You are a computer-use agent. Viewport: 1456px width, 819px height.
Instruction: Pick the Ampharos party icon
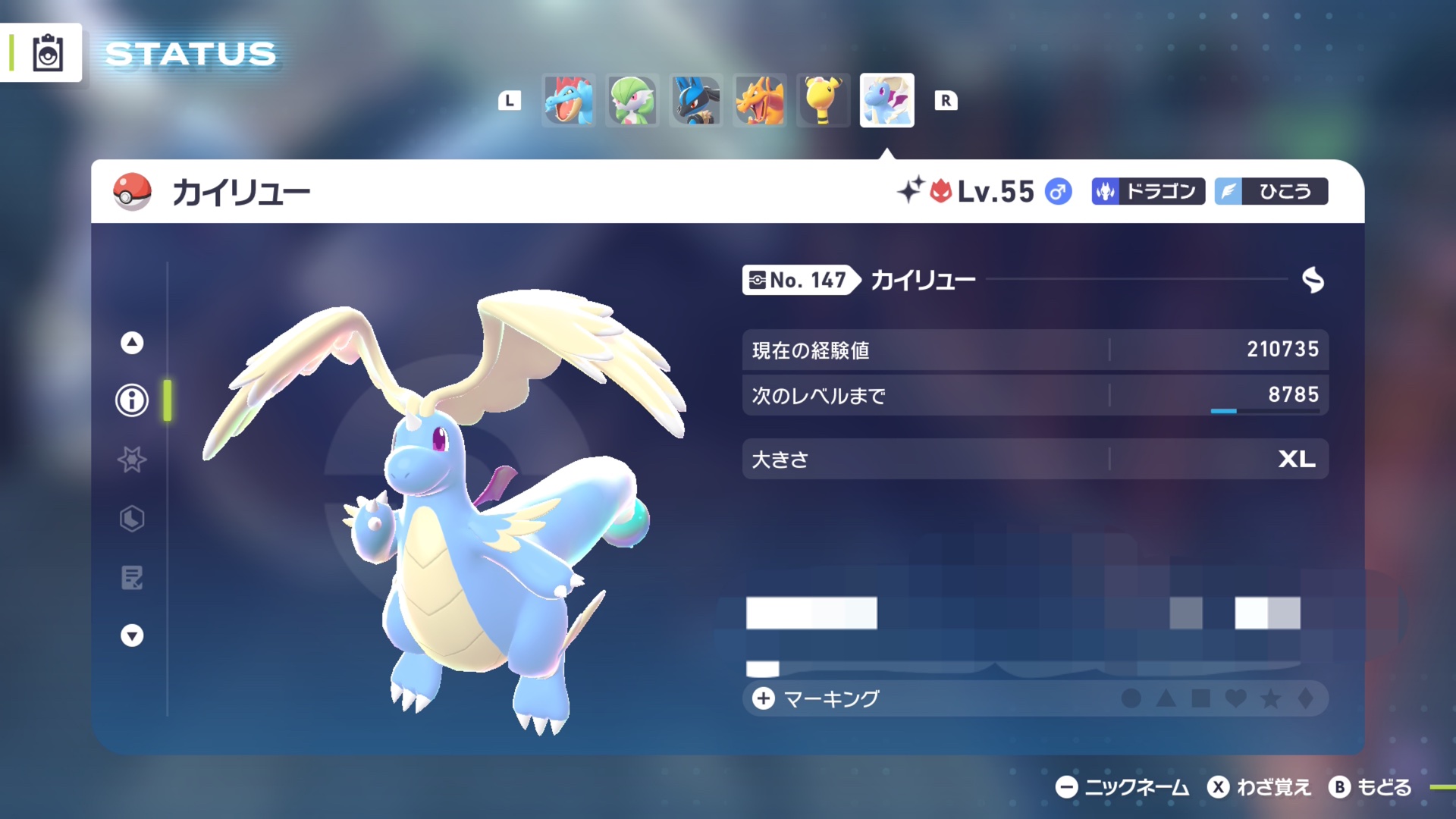(824, 100)
